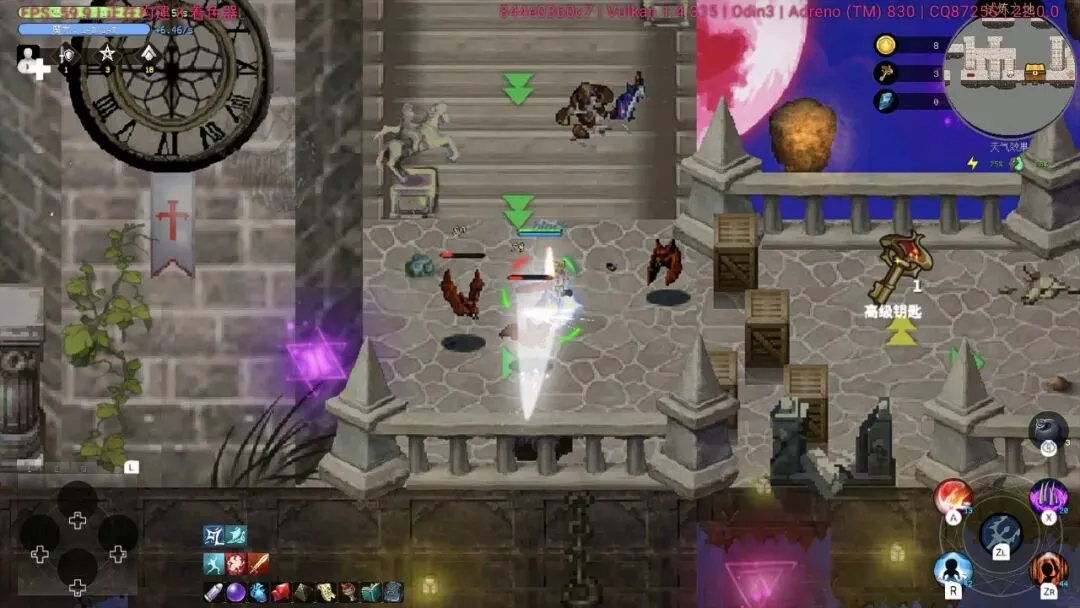This screenshot has width=1080, height=608.
Task: Select the silver bullet item slot
Action: point(213,592)
